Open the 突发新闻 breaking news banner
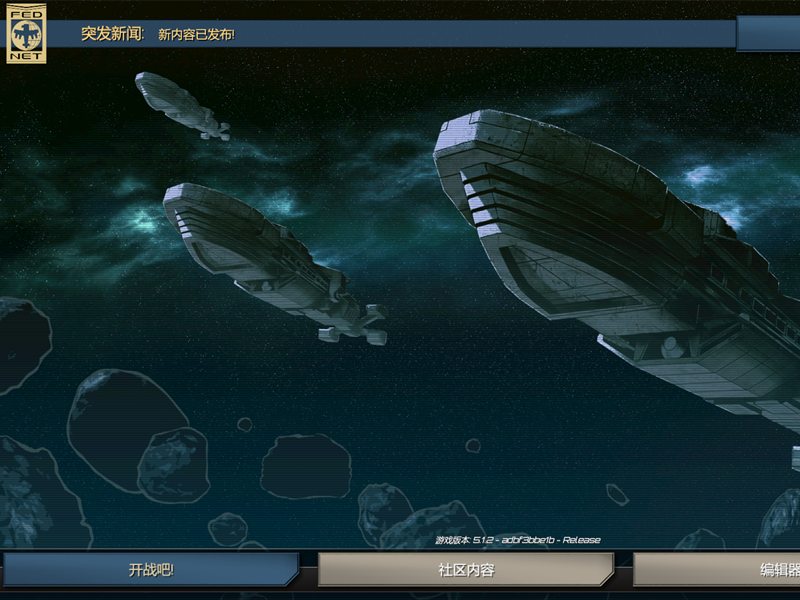 (390, 34)
